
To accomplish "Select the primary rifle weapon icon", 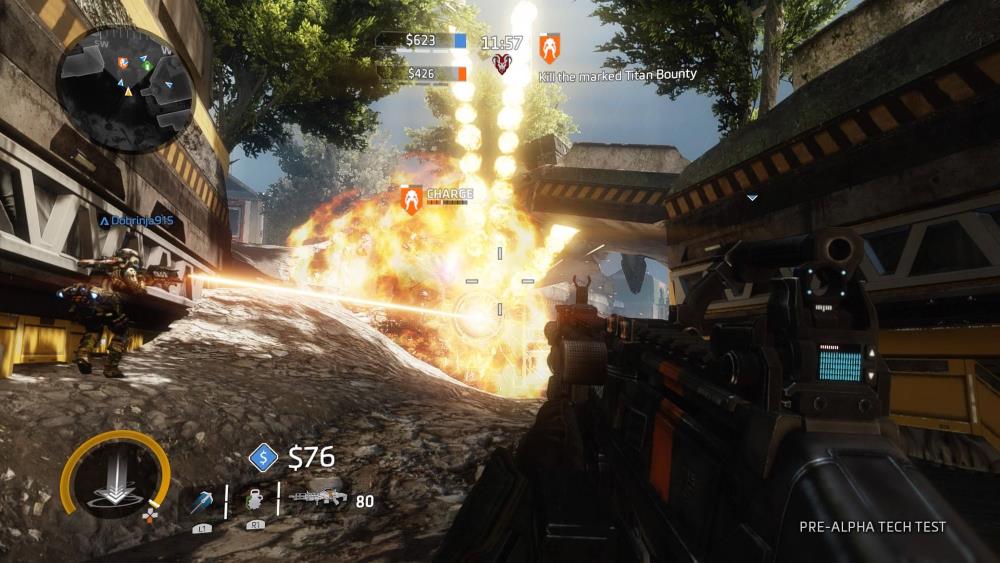I will click(317, 497).
